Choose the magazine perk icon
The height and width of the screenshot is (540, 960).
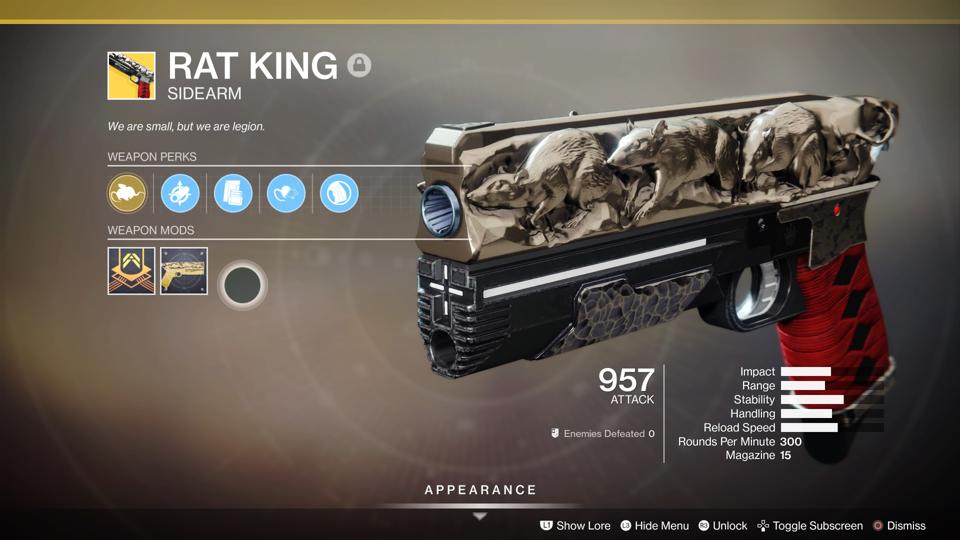(x=233, y=193)
